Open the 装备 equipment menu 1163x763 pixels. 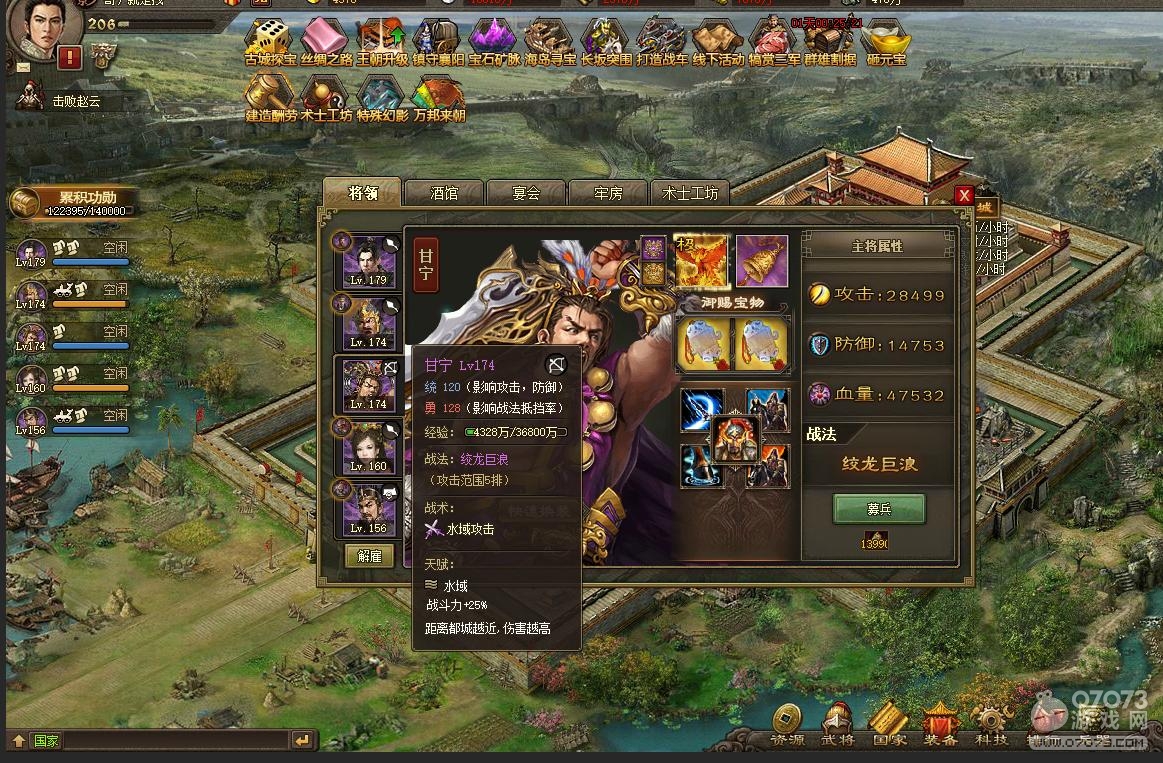click(x=940, y=725)
